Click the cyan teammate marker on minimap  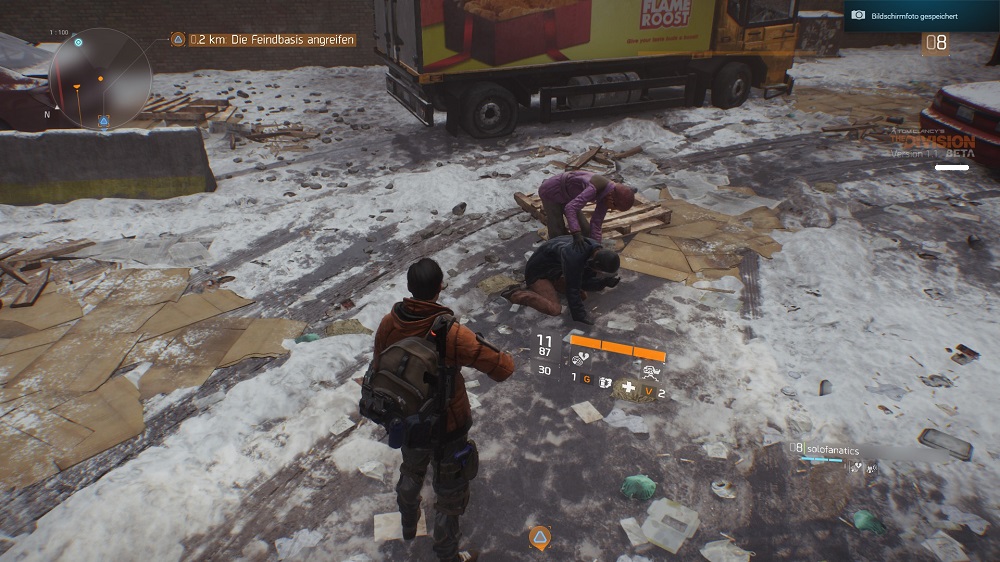click(x=78, y=43)
